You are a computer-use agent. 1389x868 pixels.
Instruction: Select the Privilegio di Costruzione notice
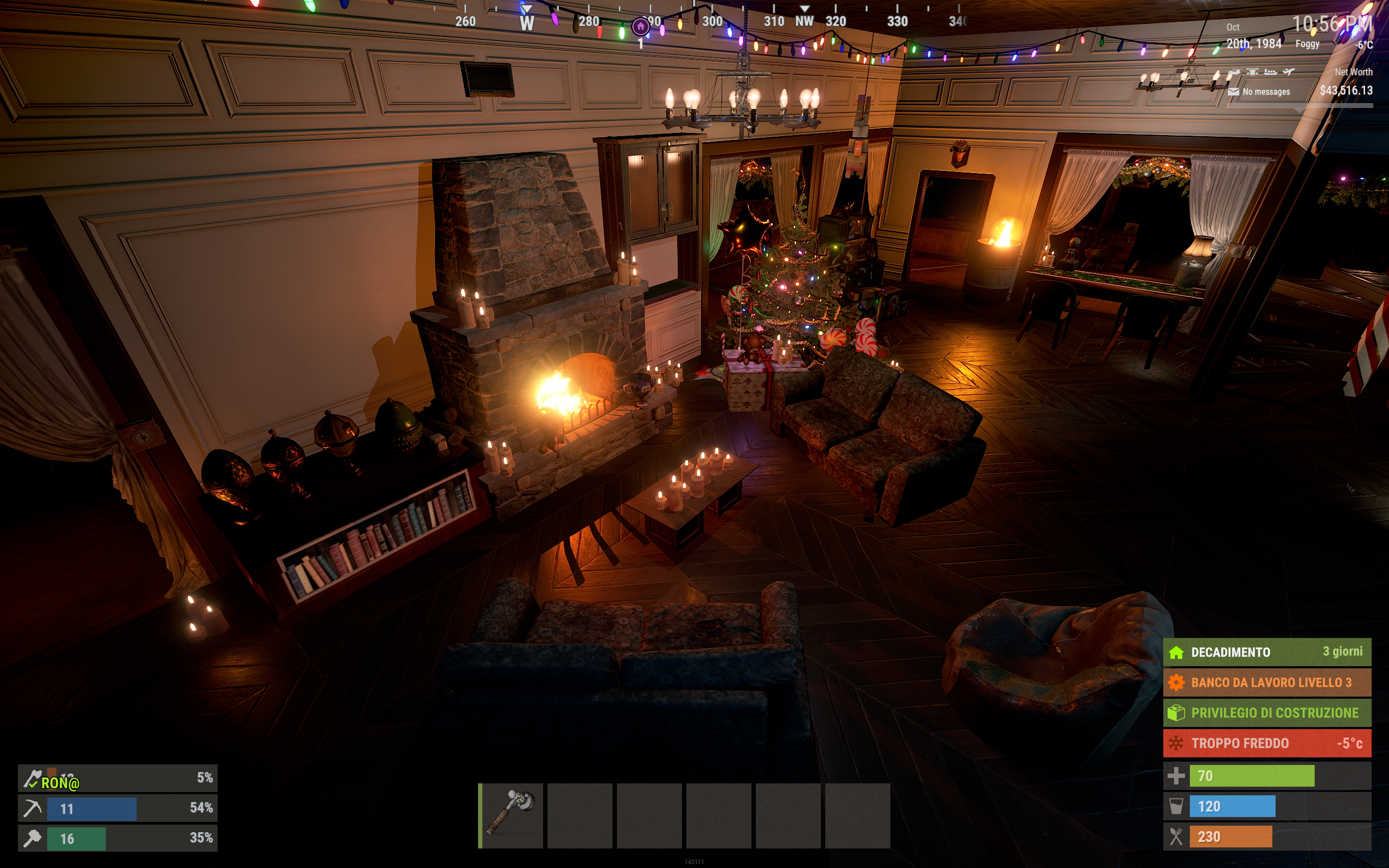coord(1267,713)
